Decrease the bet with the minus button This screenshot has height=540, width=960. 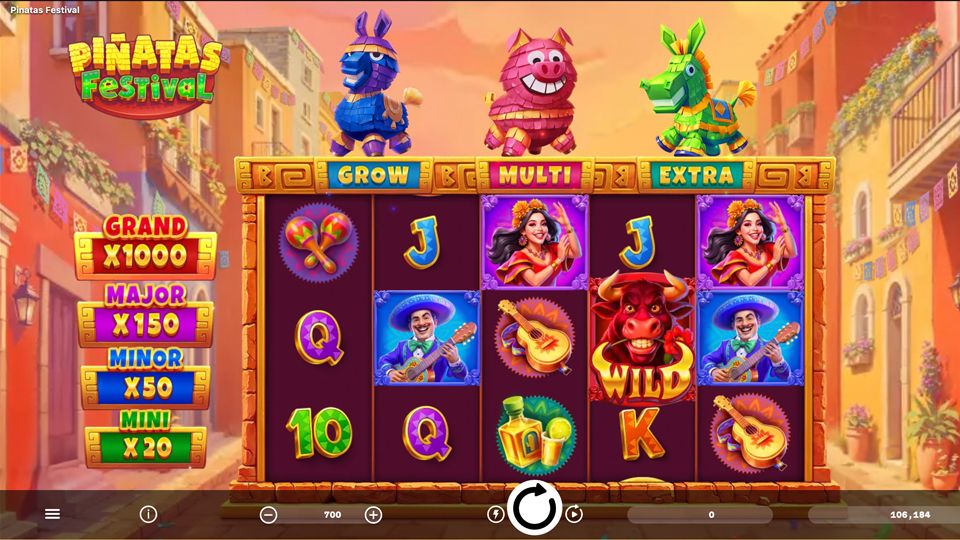[x=268, y=515]
